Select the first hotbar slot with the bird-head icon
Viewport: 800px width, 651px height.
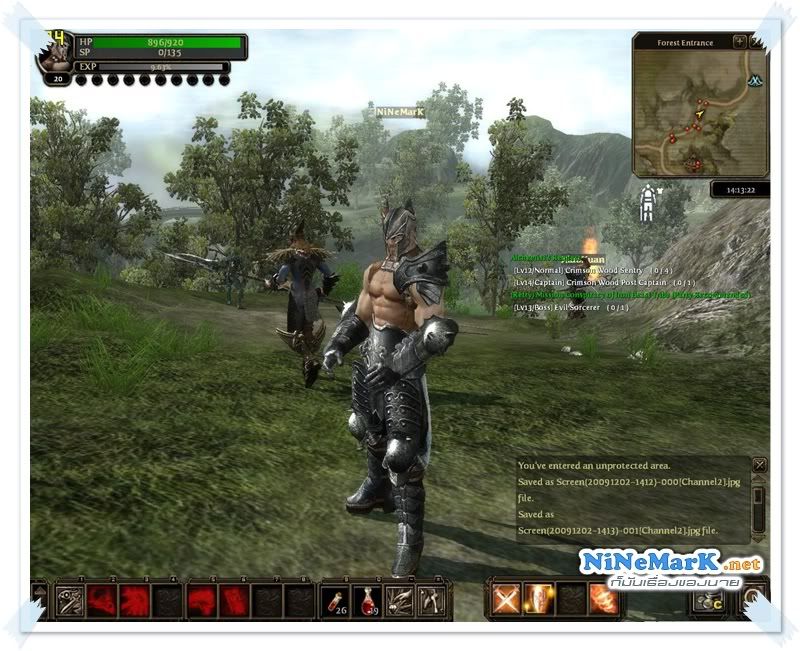(x=70, y=600)
